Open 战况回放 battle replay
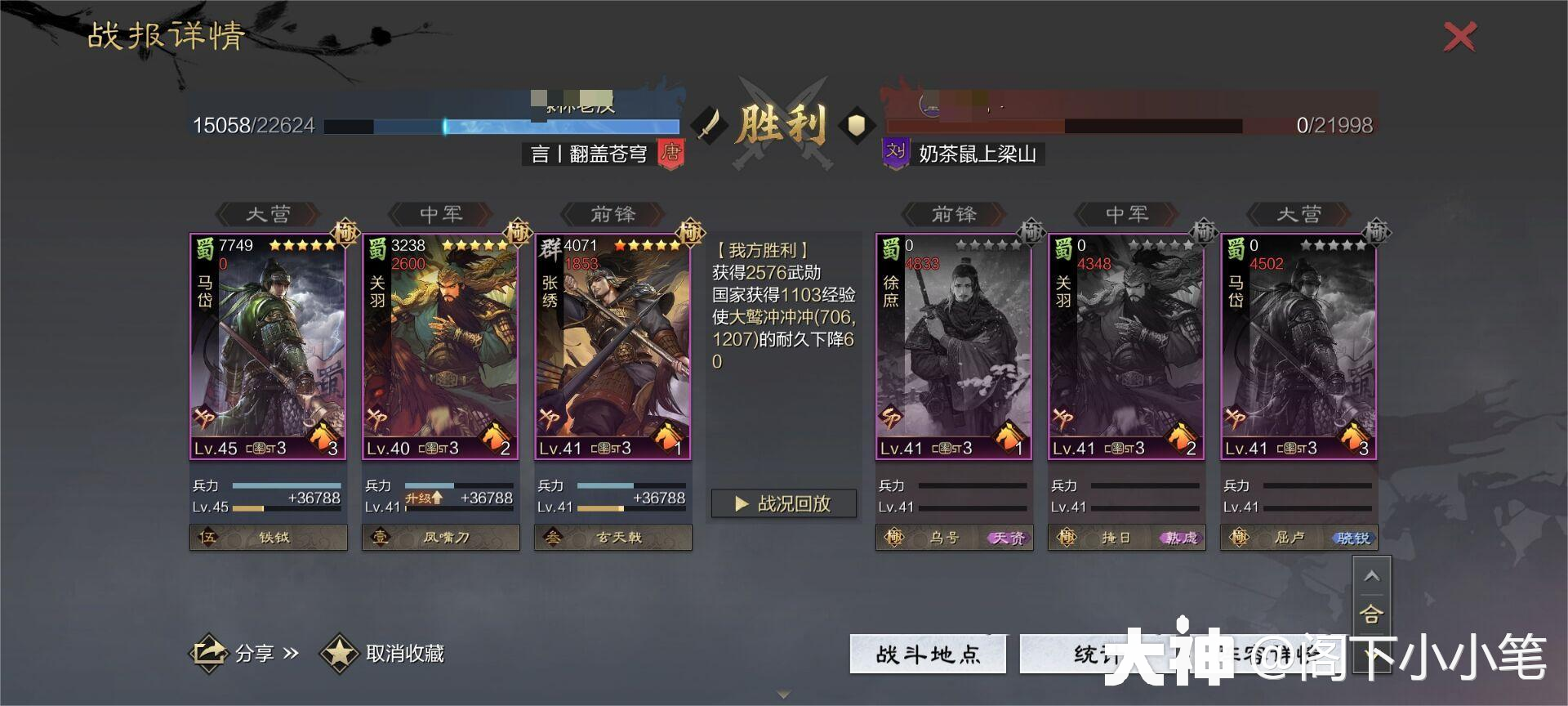1568x706 pixels. pyautogui.click(x=782, y=504)
